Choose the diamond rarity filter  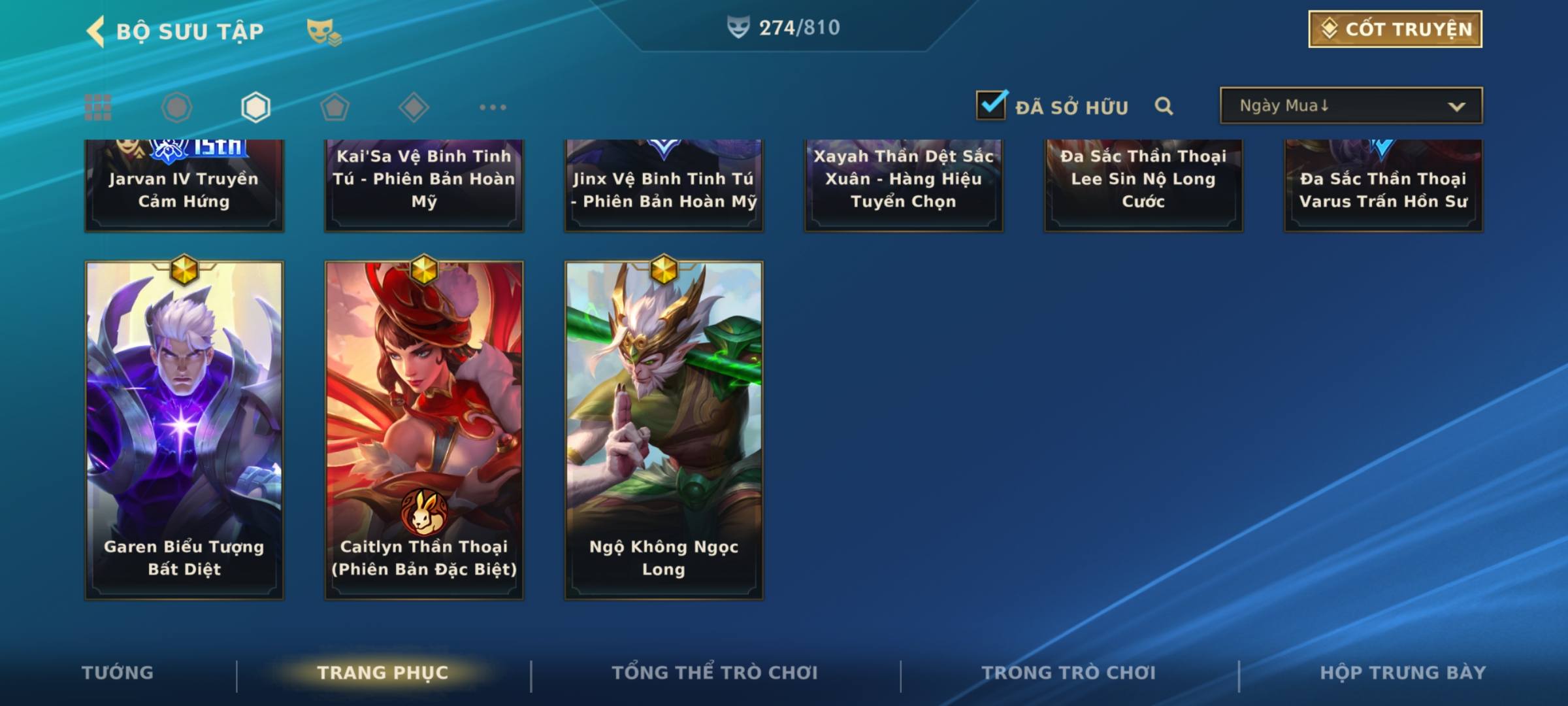point(414,107)
